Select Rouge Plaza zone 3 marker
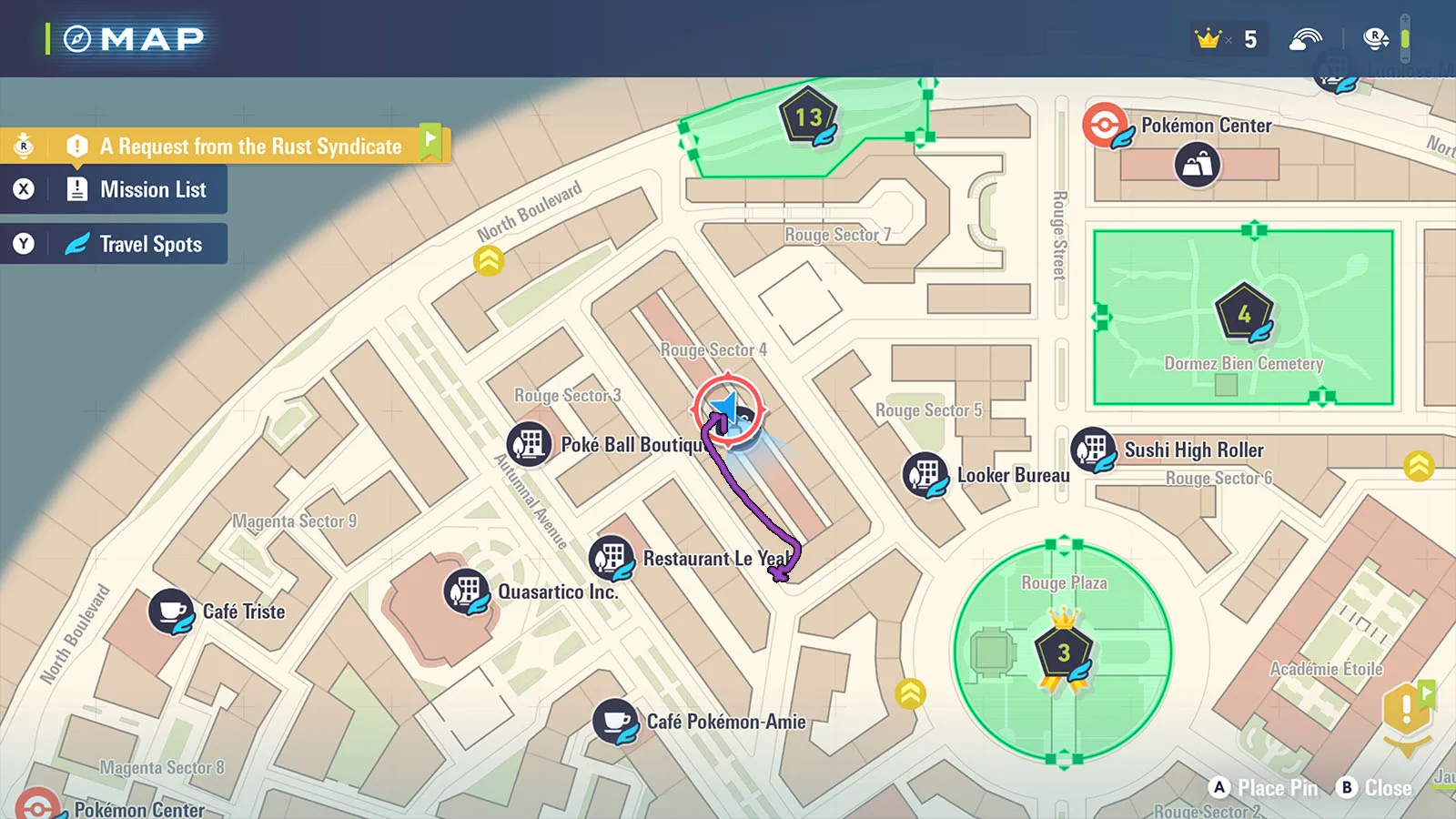The width and height of the screenshot is (1456, 819). click(x=1063, y=652)
